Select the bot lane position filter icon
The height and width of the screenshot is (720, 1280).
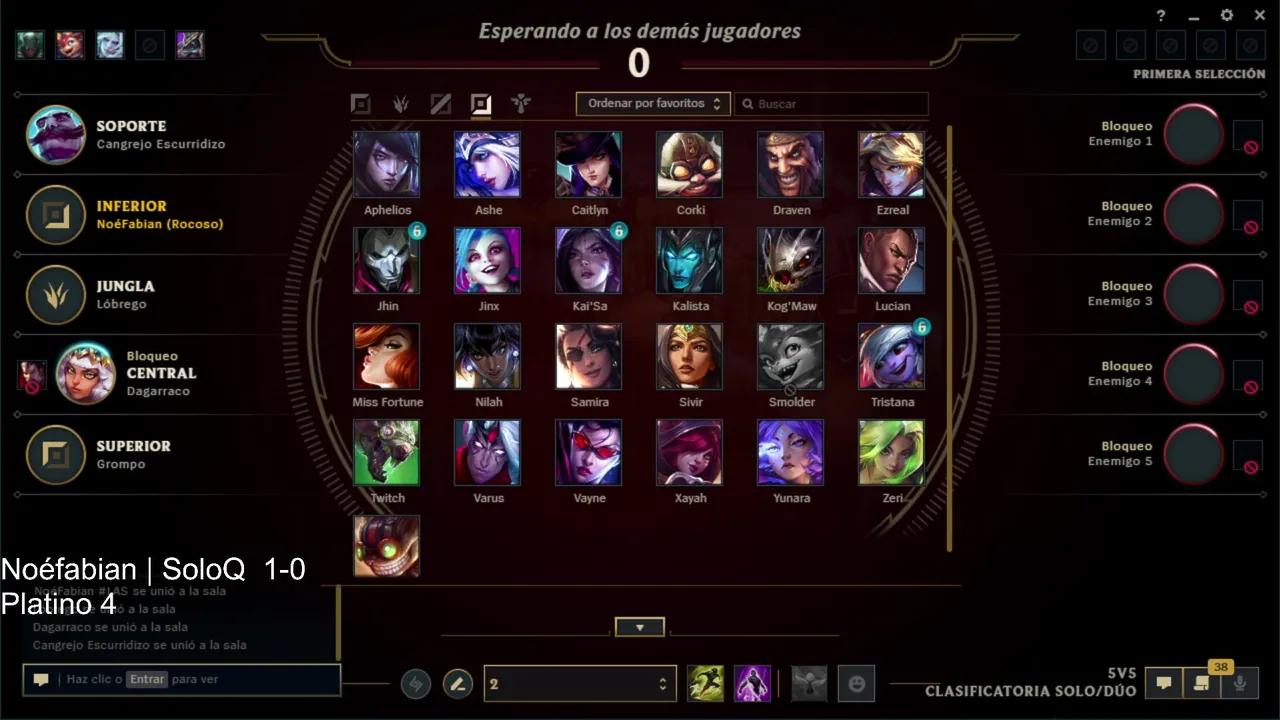pos(481,103)
